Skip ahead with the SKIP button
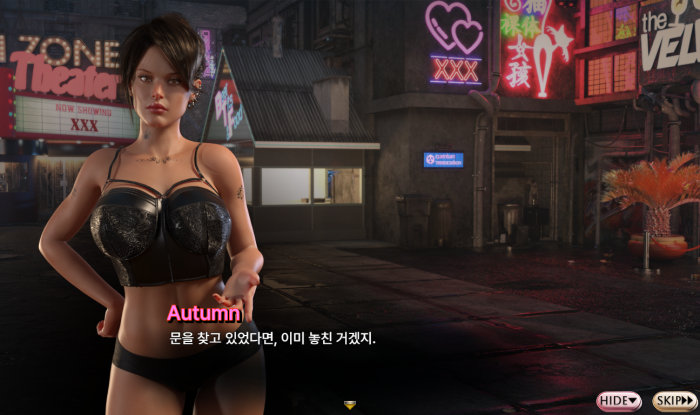The width and height of the screenshot is (700, 415). [x=675, y=401]
